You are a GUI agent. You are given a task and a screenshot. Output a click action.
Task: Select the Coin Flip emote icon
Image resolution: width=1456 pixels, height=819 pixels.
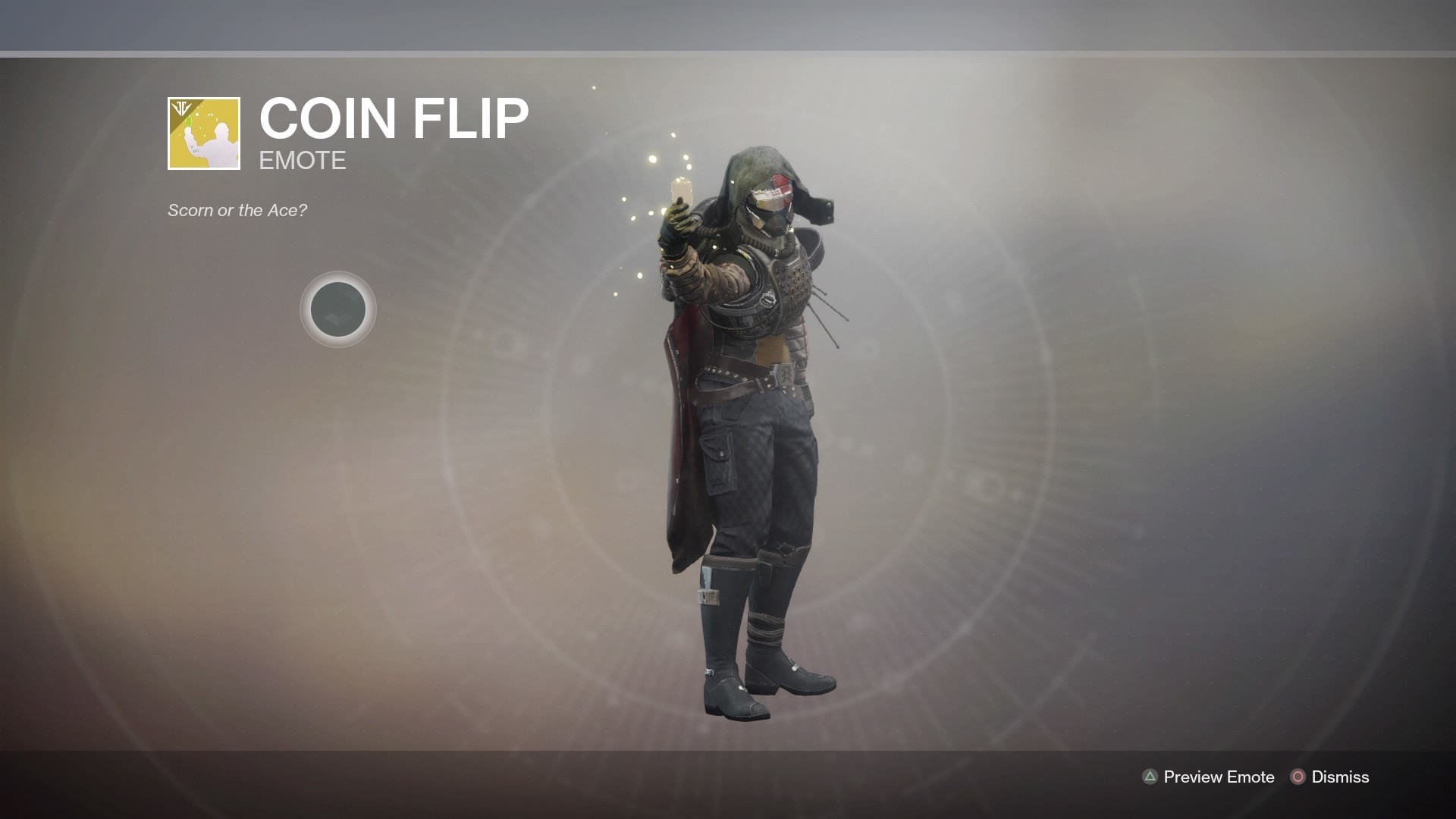pyautogui.click(x=204, y=133)
